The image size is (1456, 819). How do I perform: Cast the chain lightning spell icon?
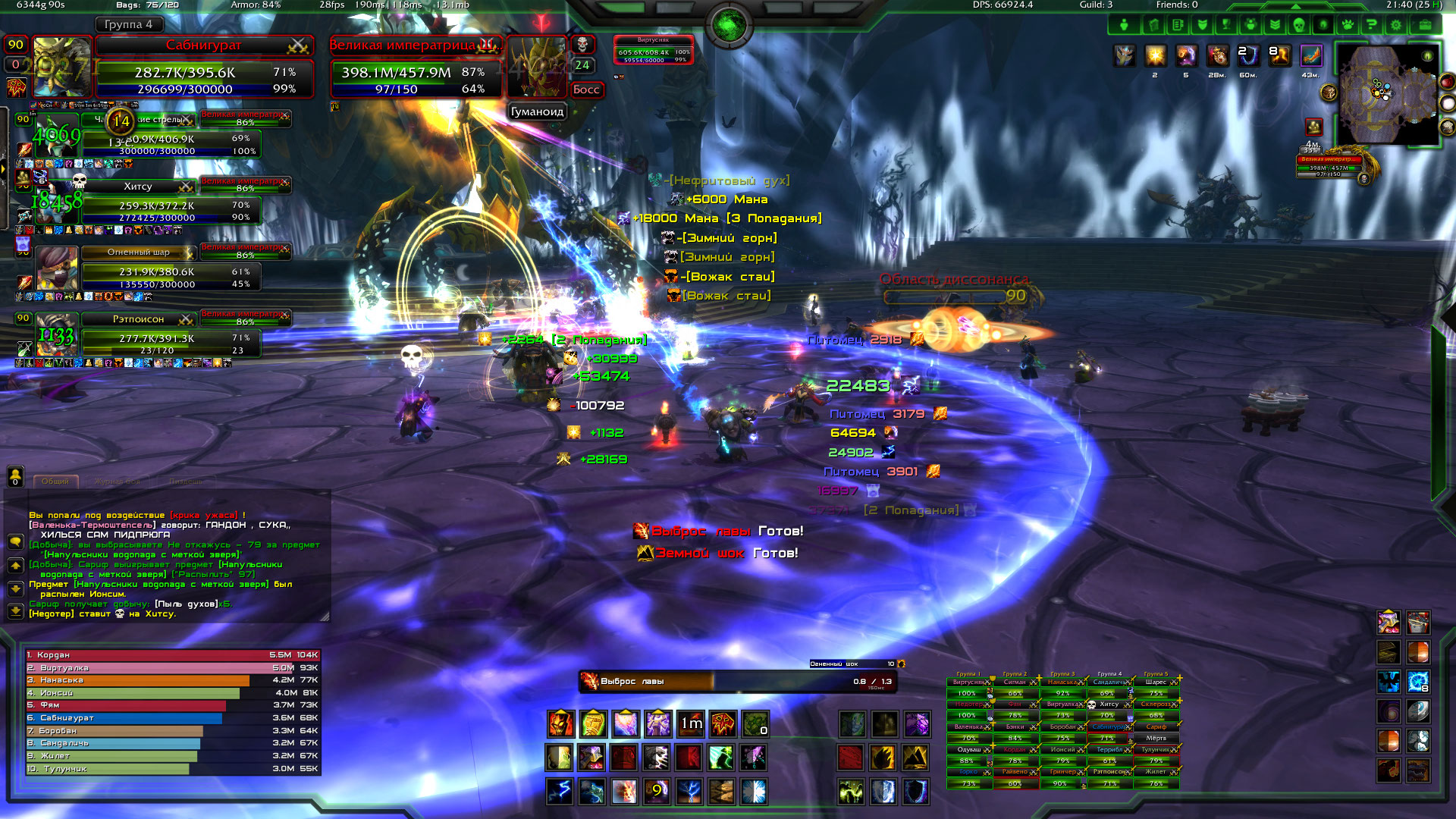690,792
